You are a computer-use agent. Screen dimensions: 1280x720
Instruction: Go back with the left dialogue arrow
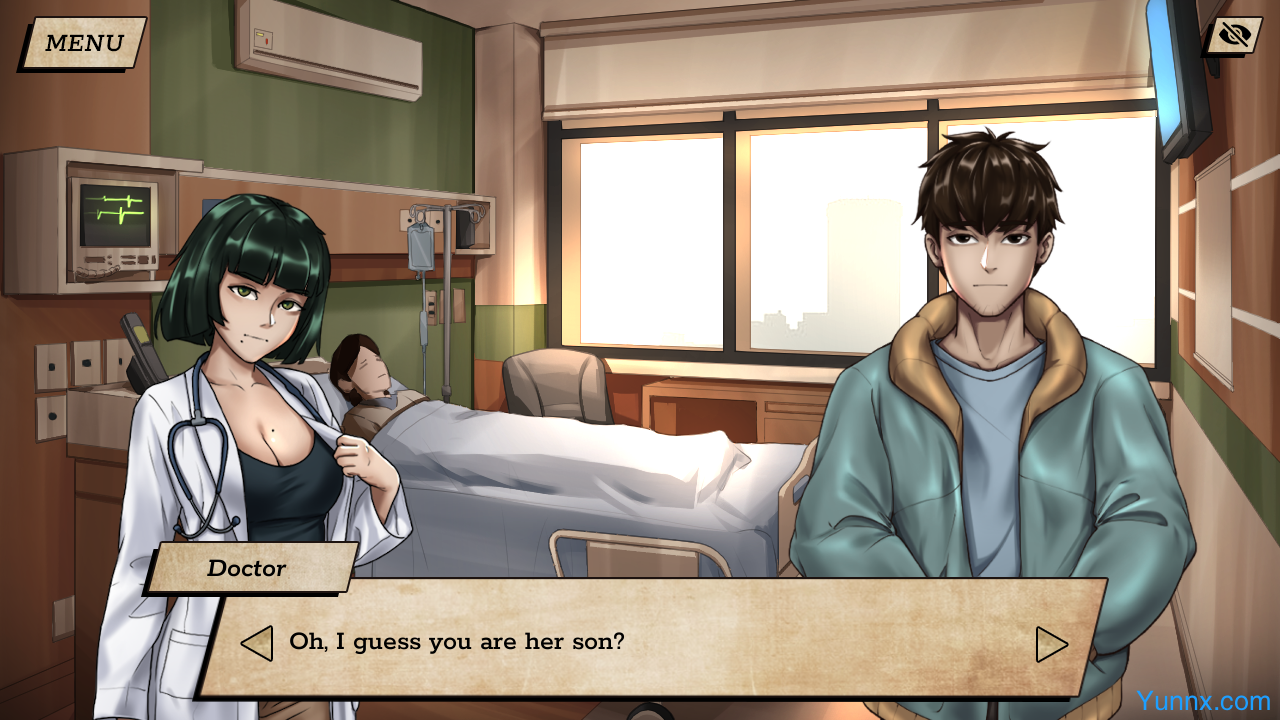click(257, 643)
